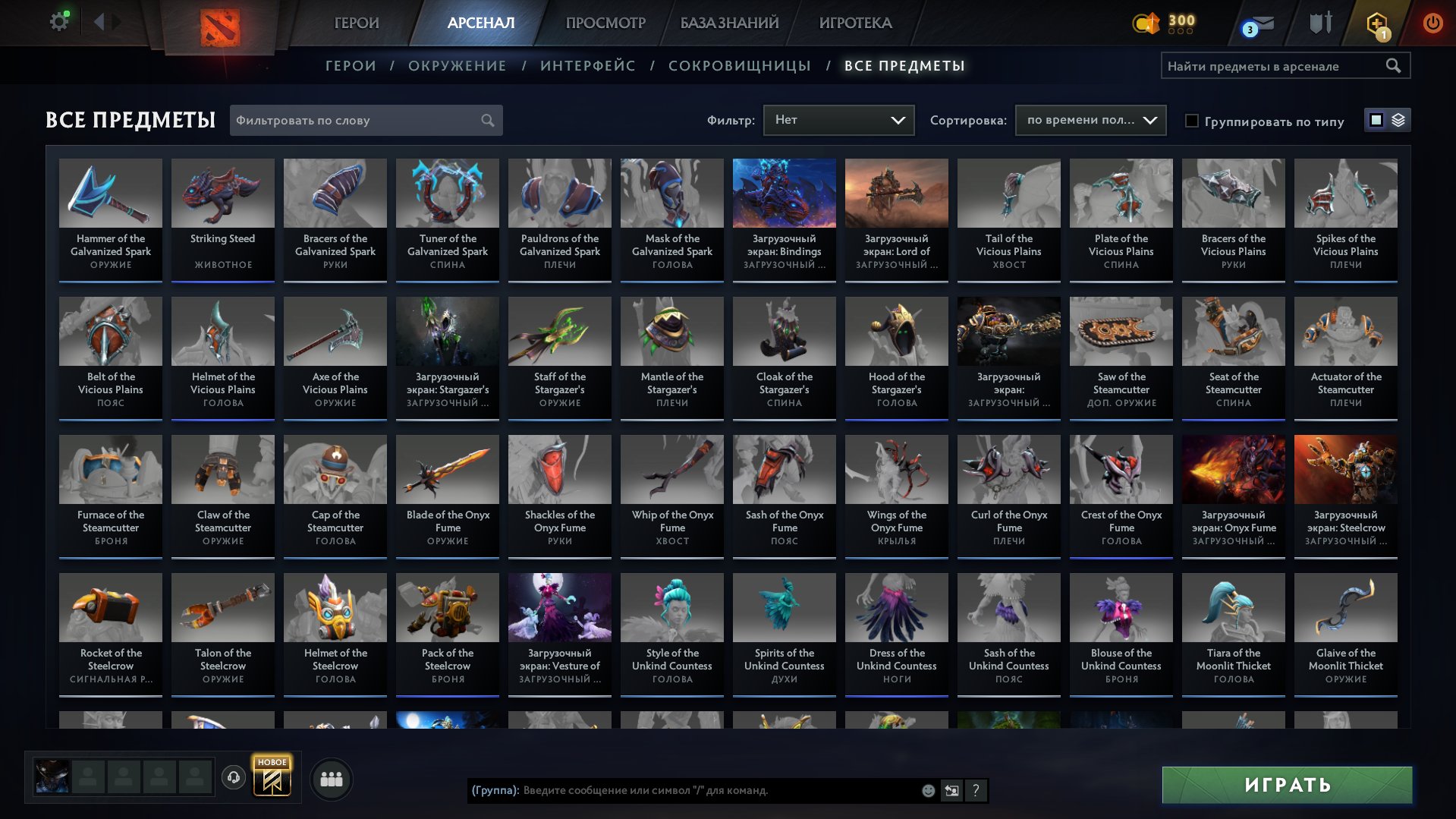The image size is (1456, 819).
Task: Open the Фильтр dropdown showing Нет
Action: 838,120
